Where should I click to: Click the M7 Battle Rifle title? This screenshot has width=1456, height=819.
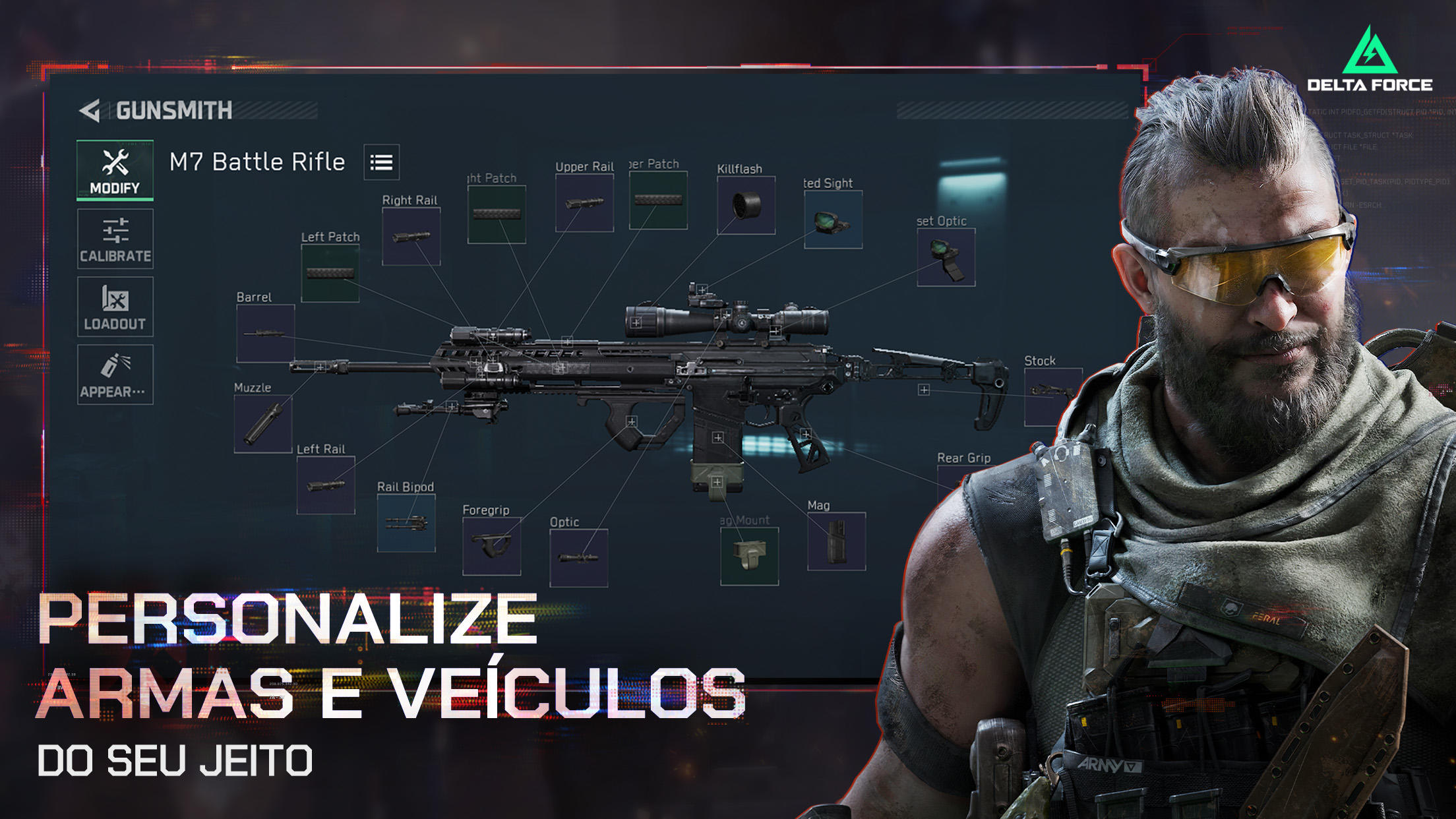coord(258,161)
